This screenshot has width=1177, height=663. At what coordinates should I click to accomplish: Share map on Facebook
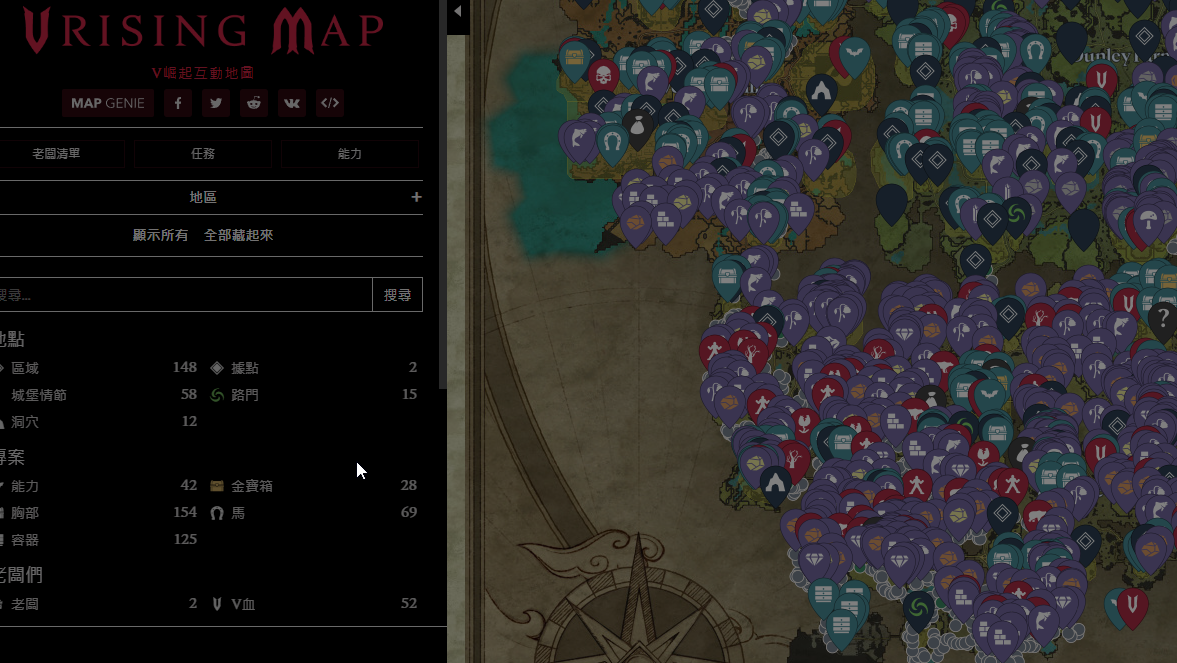(178, 103)
